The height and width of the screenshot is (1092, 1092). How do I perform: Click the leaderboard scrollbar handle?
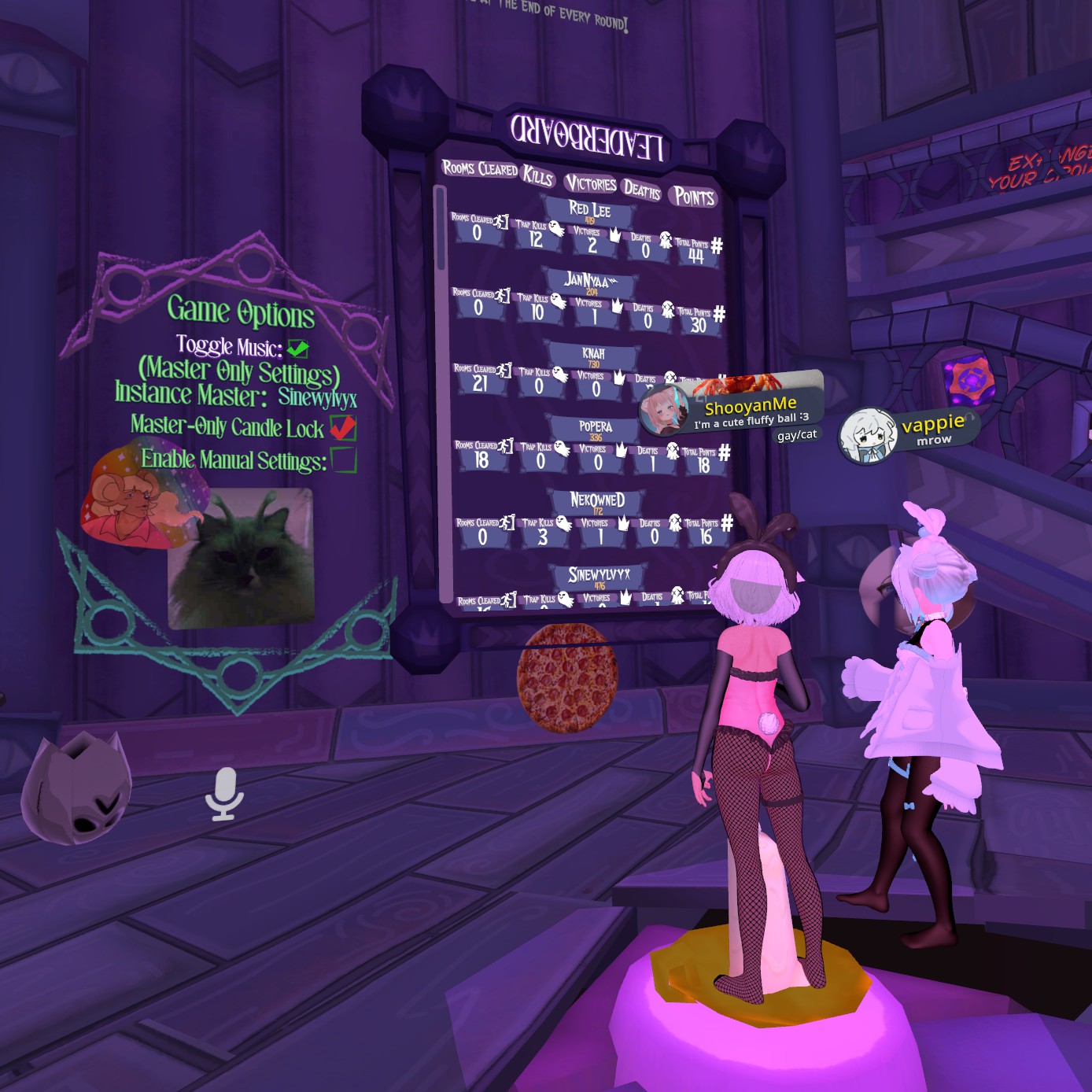pyautogui.click(x=441, y=228)
